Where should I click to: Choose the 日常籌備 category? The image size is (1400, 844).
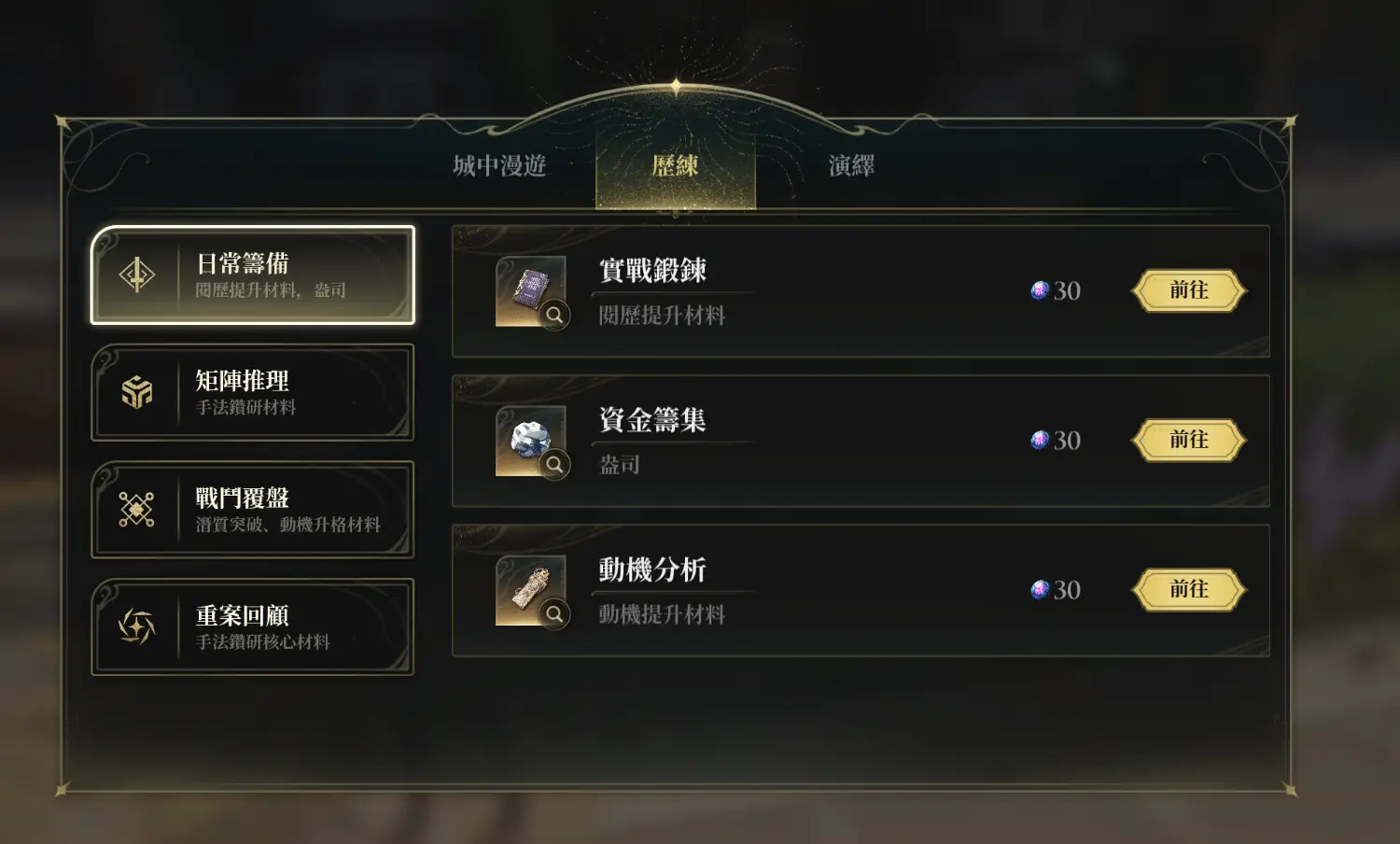point(252,275)
